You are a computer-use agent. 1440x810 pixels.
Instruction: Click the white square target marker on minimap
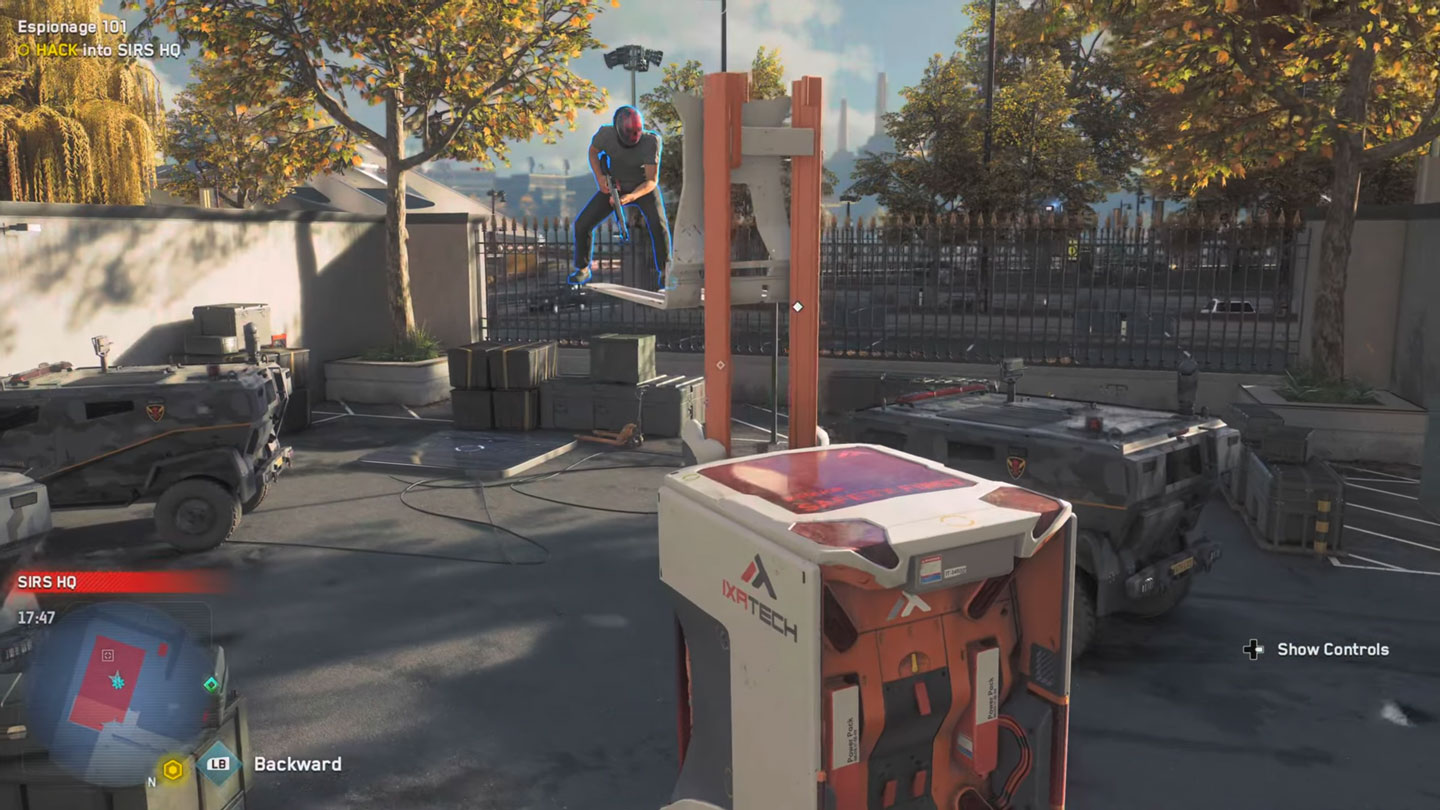(108, 656)
